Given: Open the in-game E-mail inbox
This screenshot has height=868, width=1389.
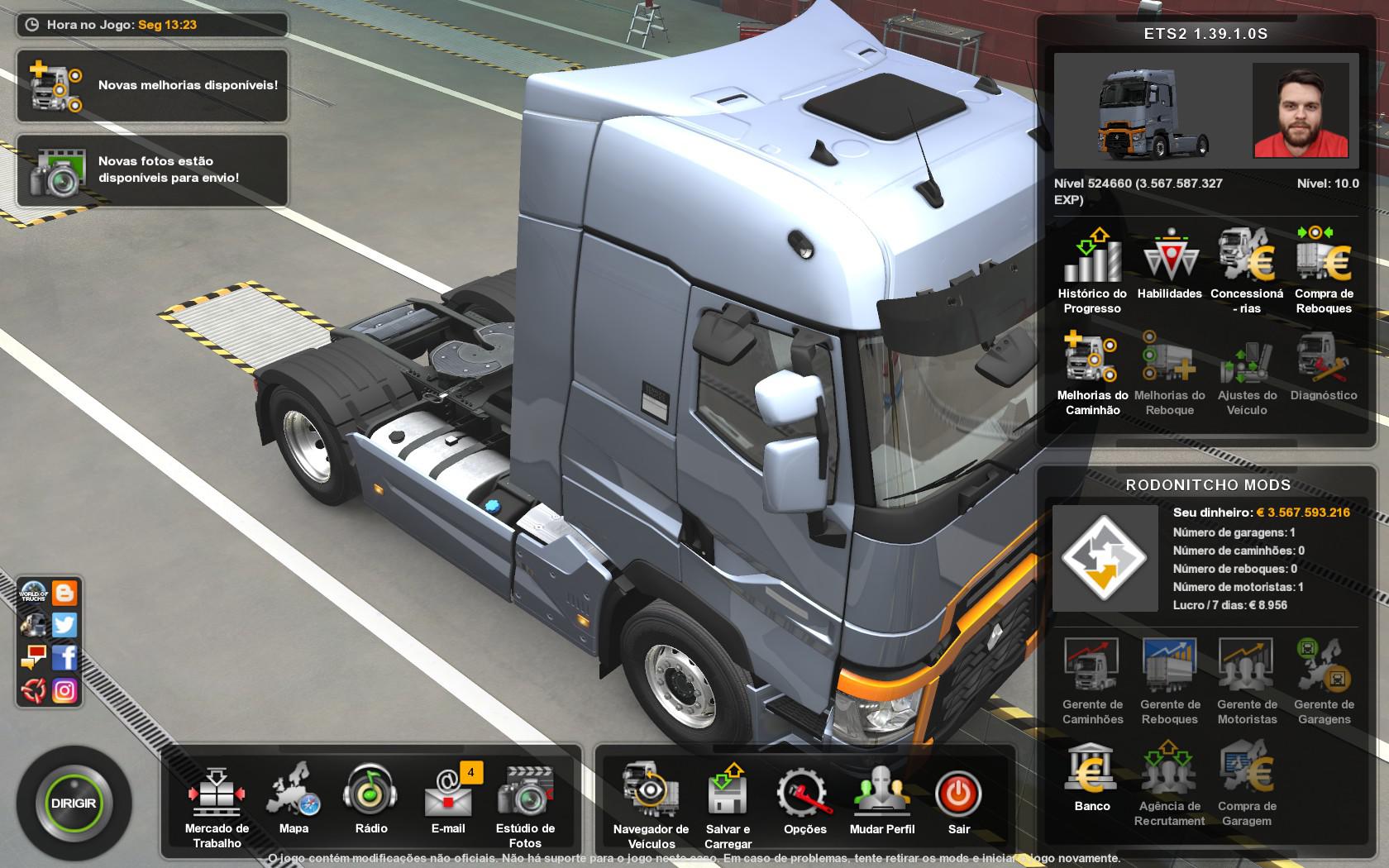Looking at the screenshot, I should point(447,794).
